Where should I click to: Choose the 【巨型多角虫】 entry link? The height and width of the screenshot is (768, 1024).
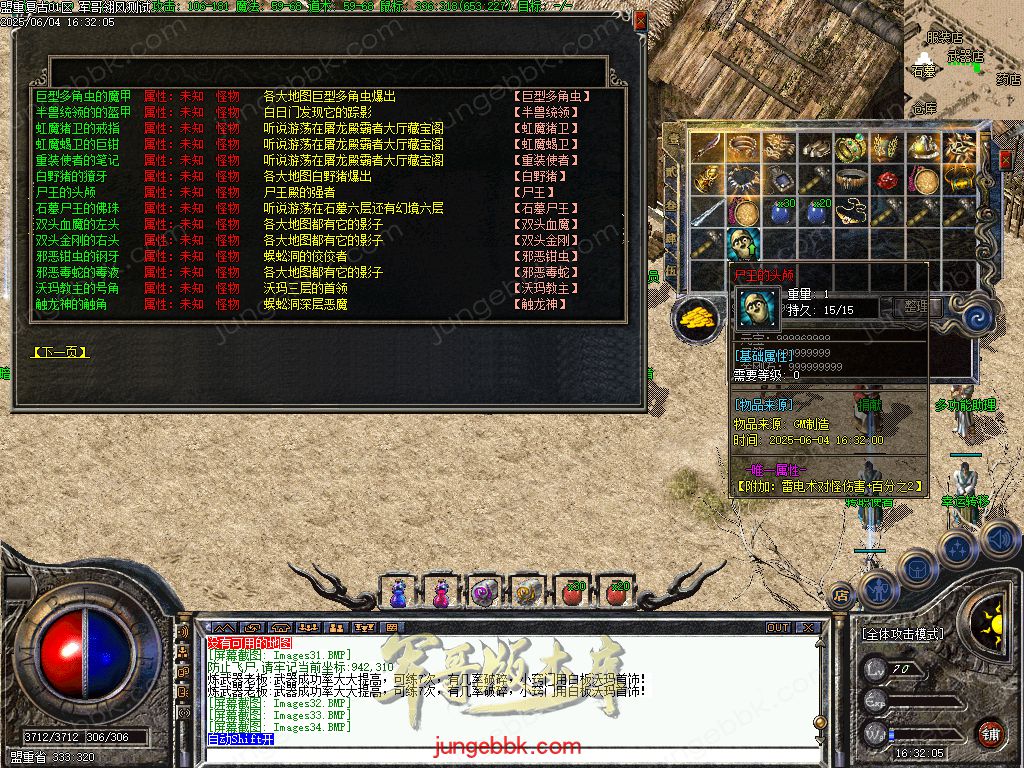click(552, 96)
